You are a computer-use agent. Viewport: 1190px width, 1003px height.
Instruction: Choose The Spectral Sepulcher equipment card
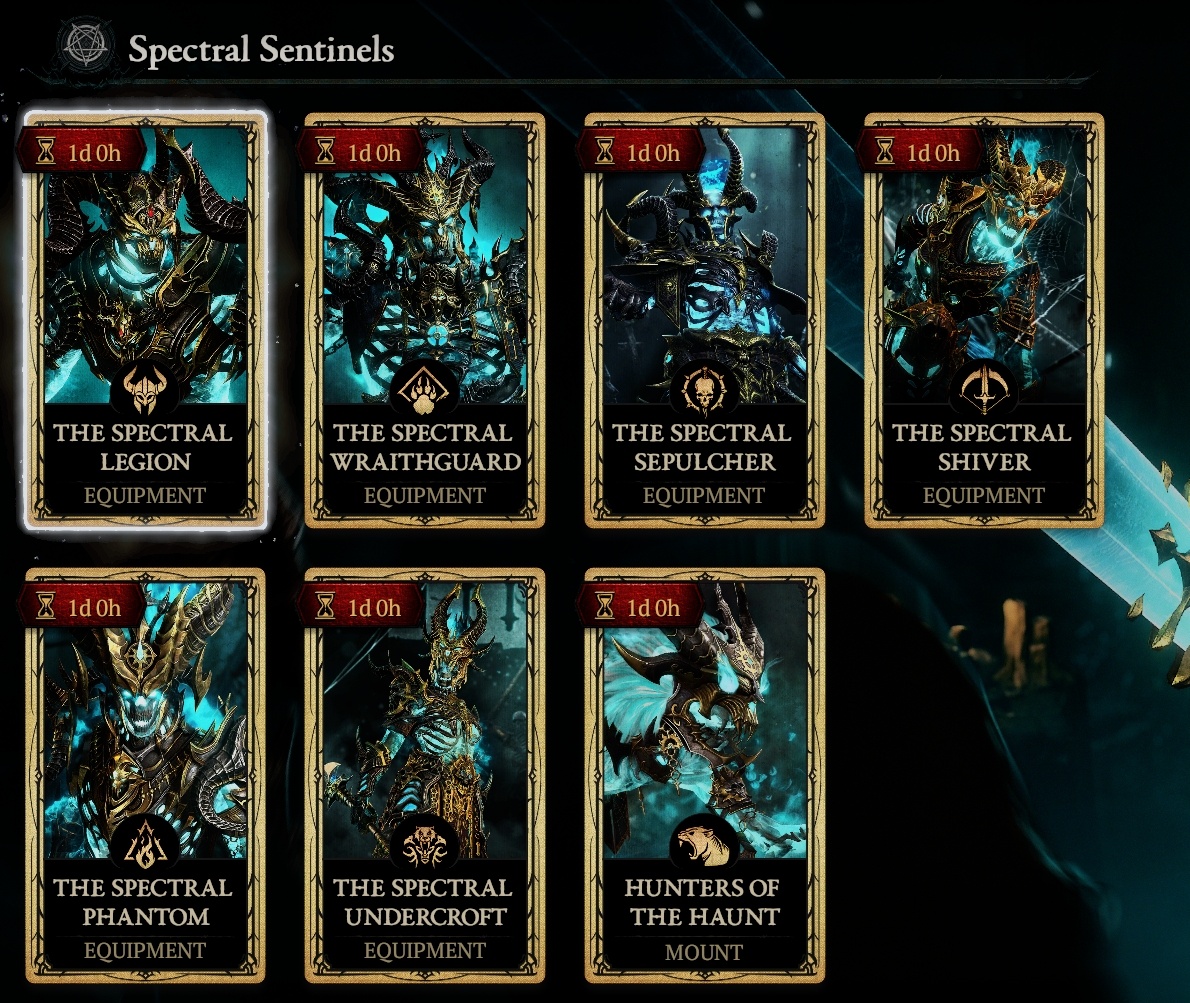coord(705,320)
